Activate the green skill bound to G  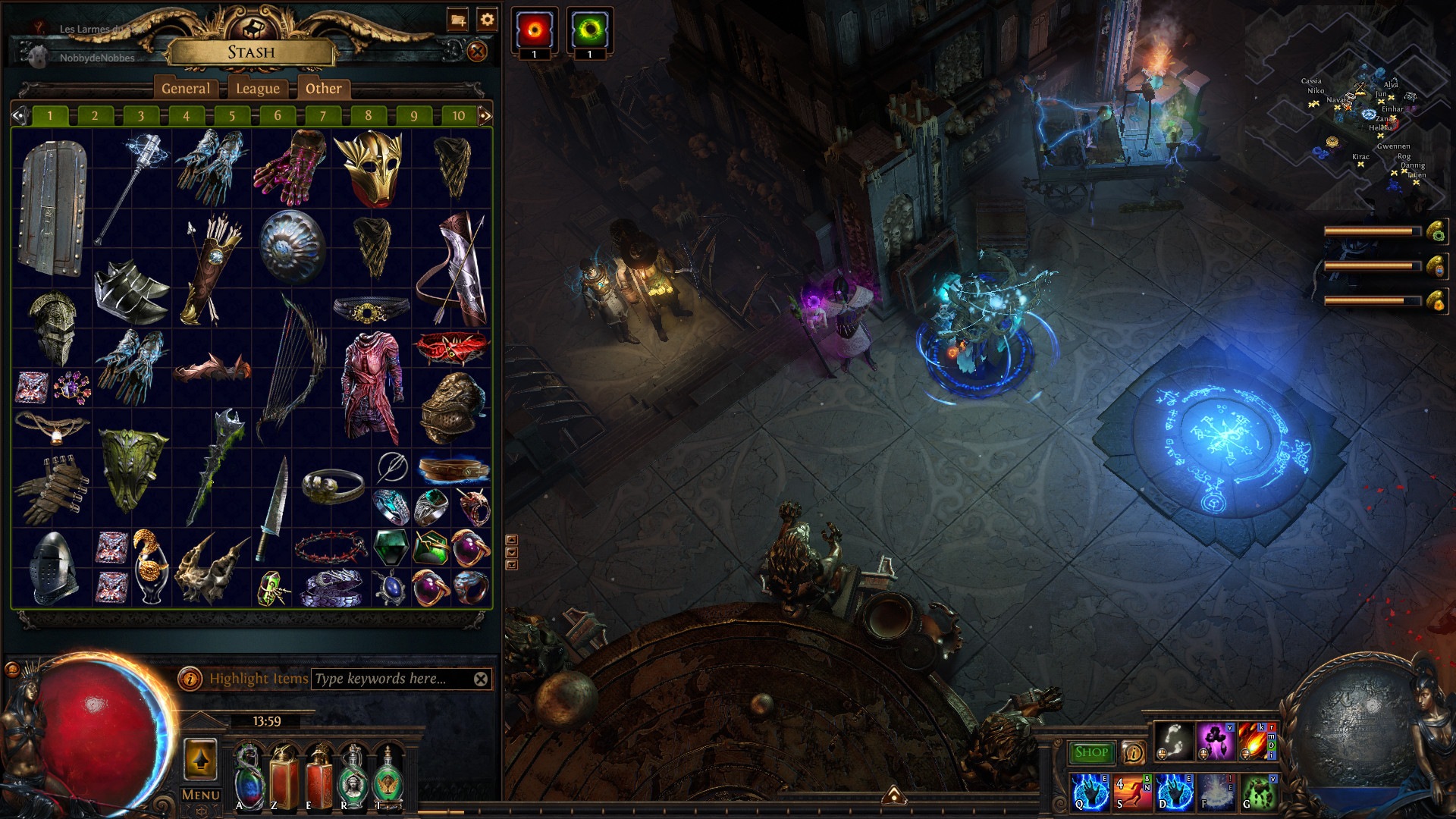point(1258,791)
